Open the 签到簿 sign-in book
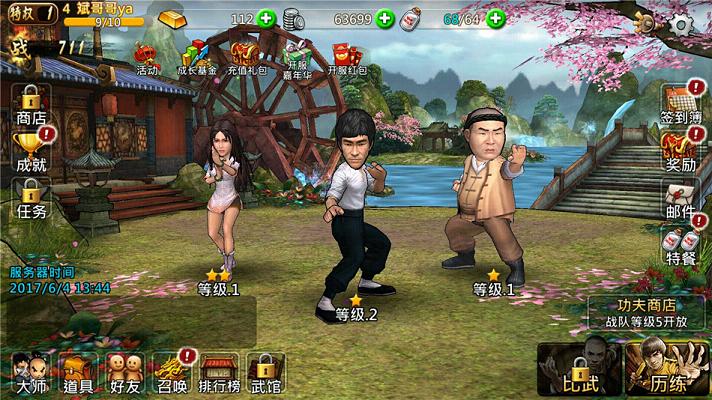The width and height of the screenshot is (712, 400). [x=680, y=105]
